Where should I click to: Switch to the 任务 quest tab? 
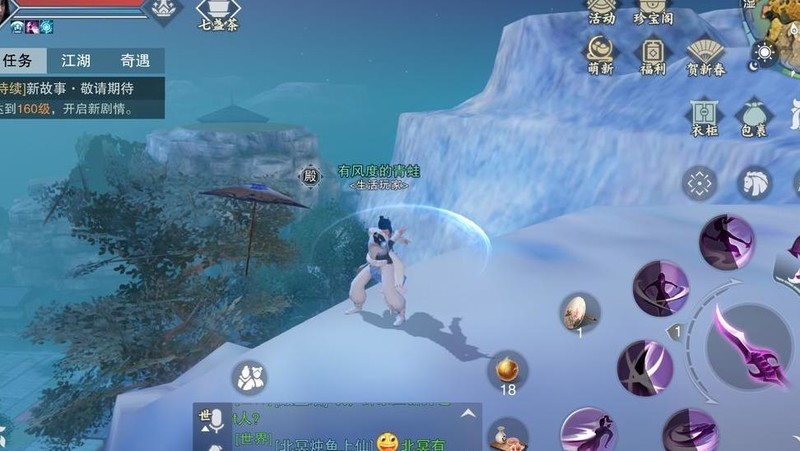coord(18,61)
